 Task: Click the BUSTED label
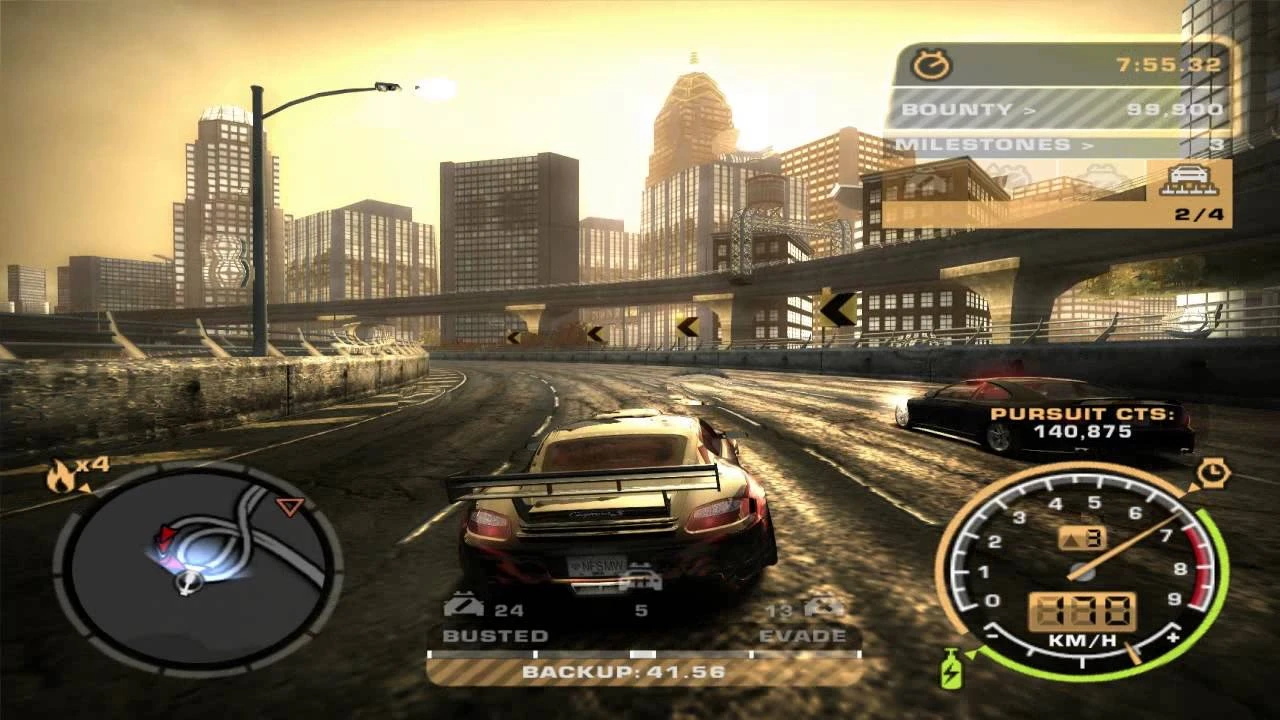(x=497, y=633)
